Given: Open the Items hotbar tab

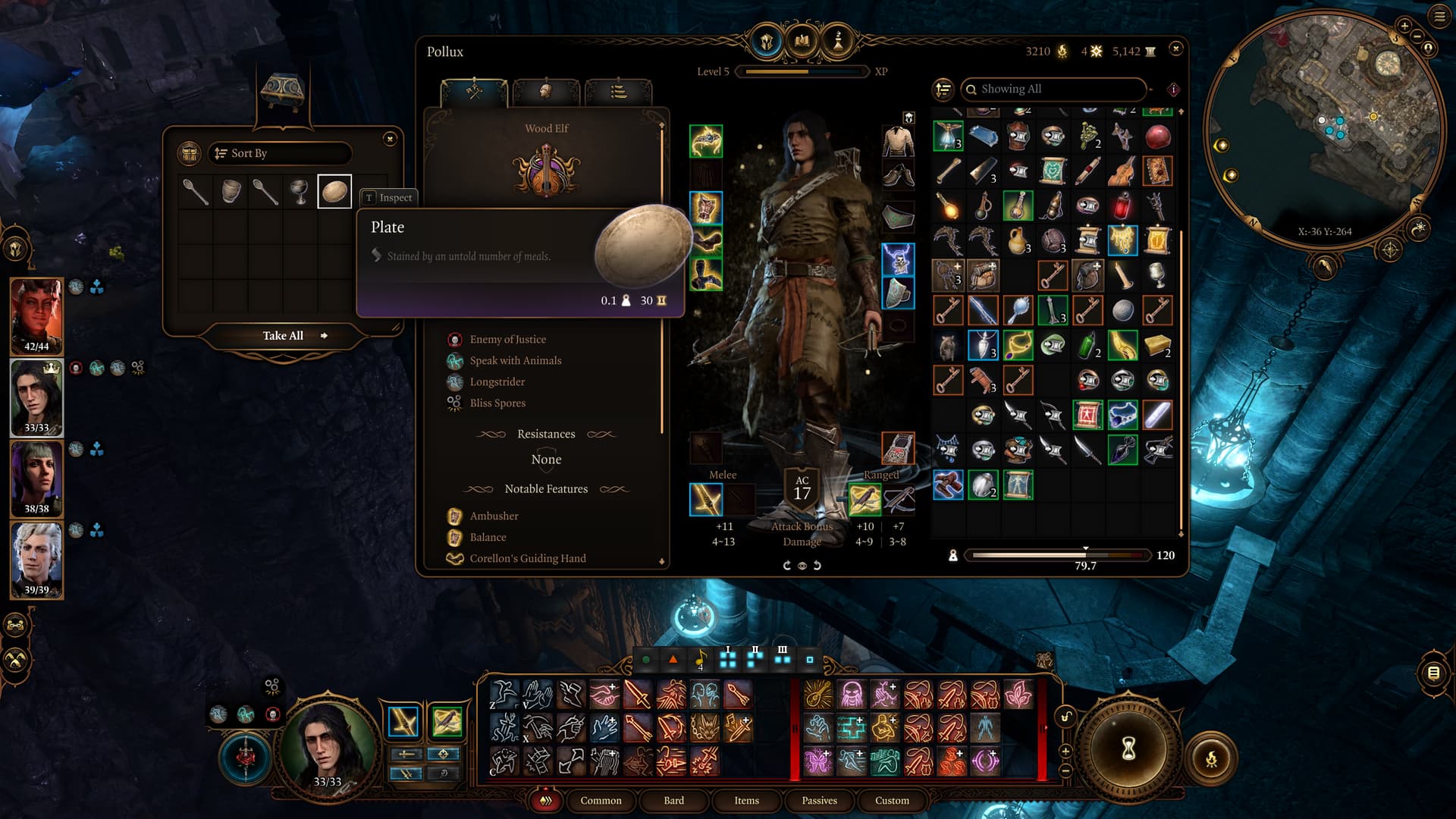Looking at the screenshot, I should pyautogui.click(x=746, y=801).
